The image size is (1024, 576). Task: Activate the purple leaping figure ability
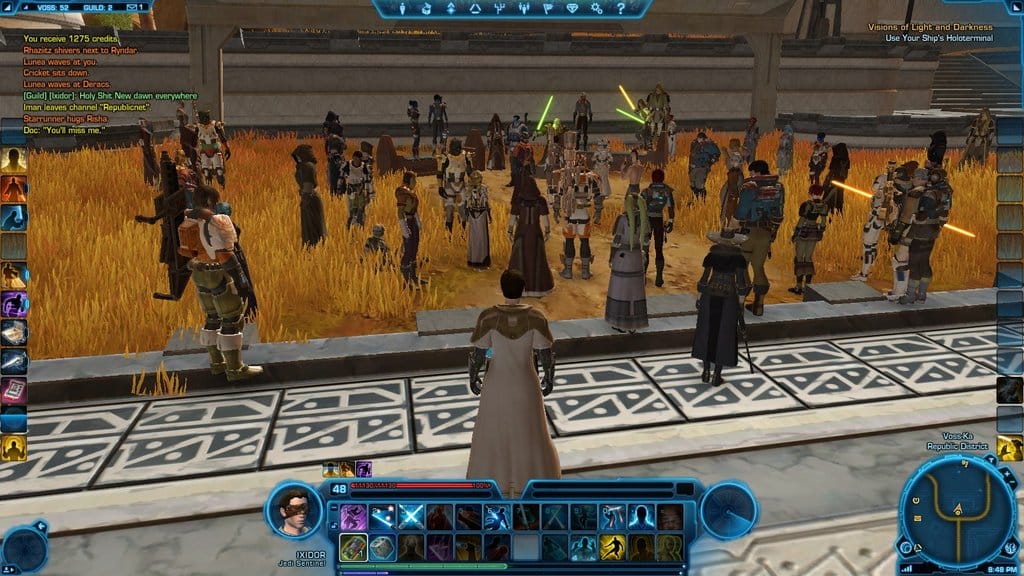click(x=353, y=517)
